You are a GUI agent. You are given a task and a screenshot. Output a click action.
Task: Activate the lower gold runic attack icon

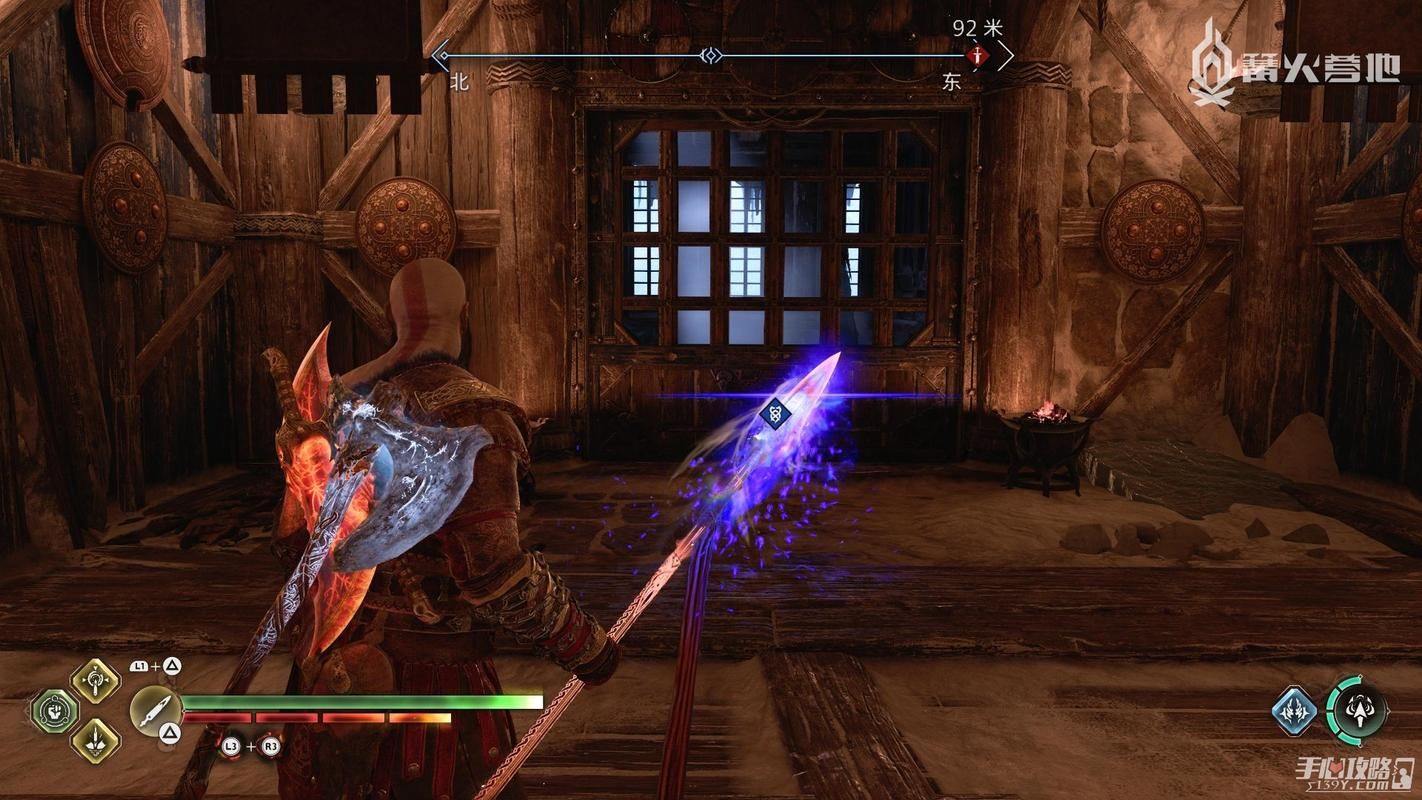pos(95,741)
